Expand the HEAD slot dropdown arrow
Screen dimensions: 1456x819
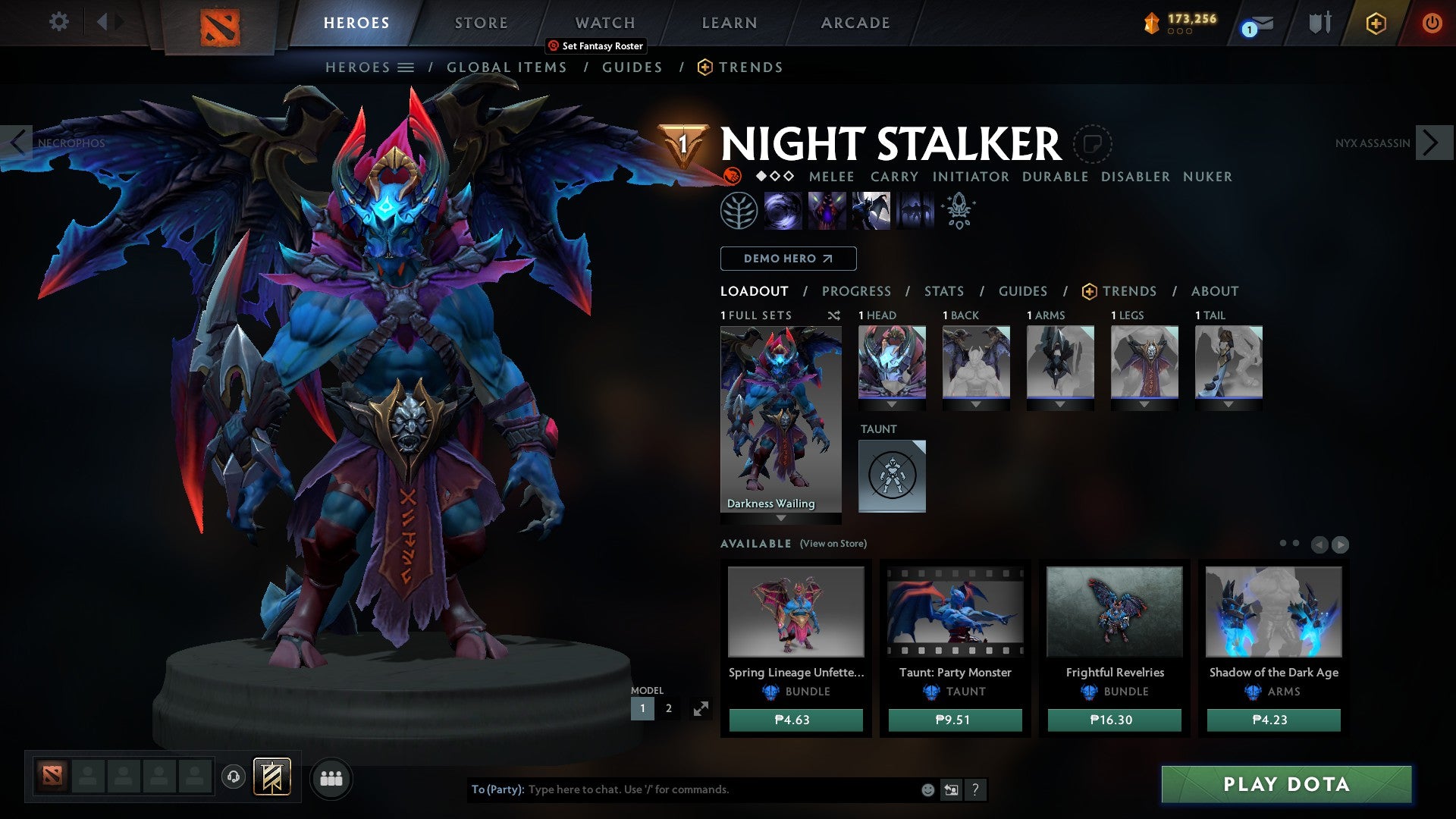tap(892, 404)
